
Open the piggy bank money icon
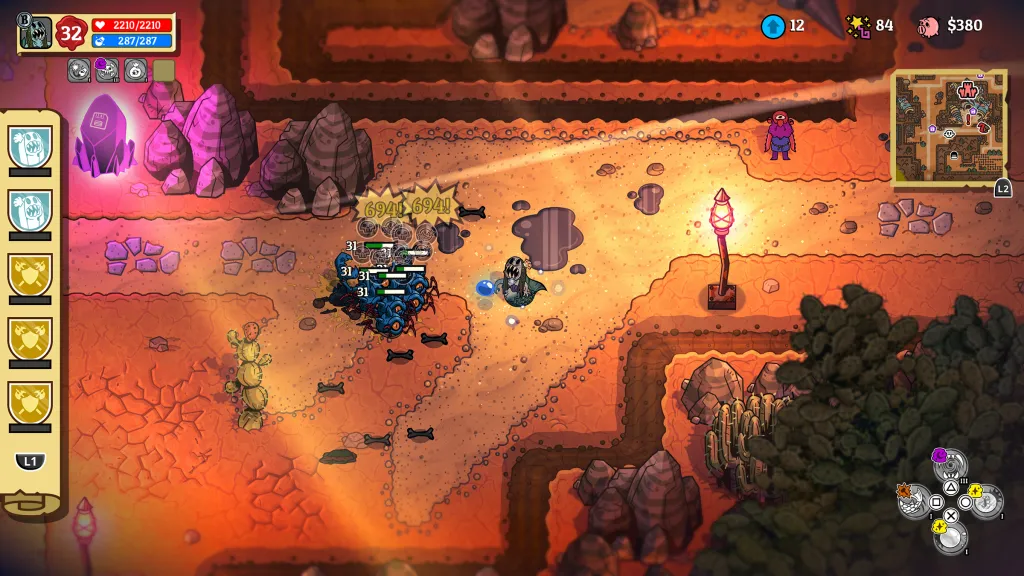(x=929, y=26)
